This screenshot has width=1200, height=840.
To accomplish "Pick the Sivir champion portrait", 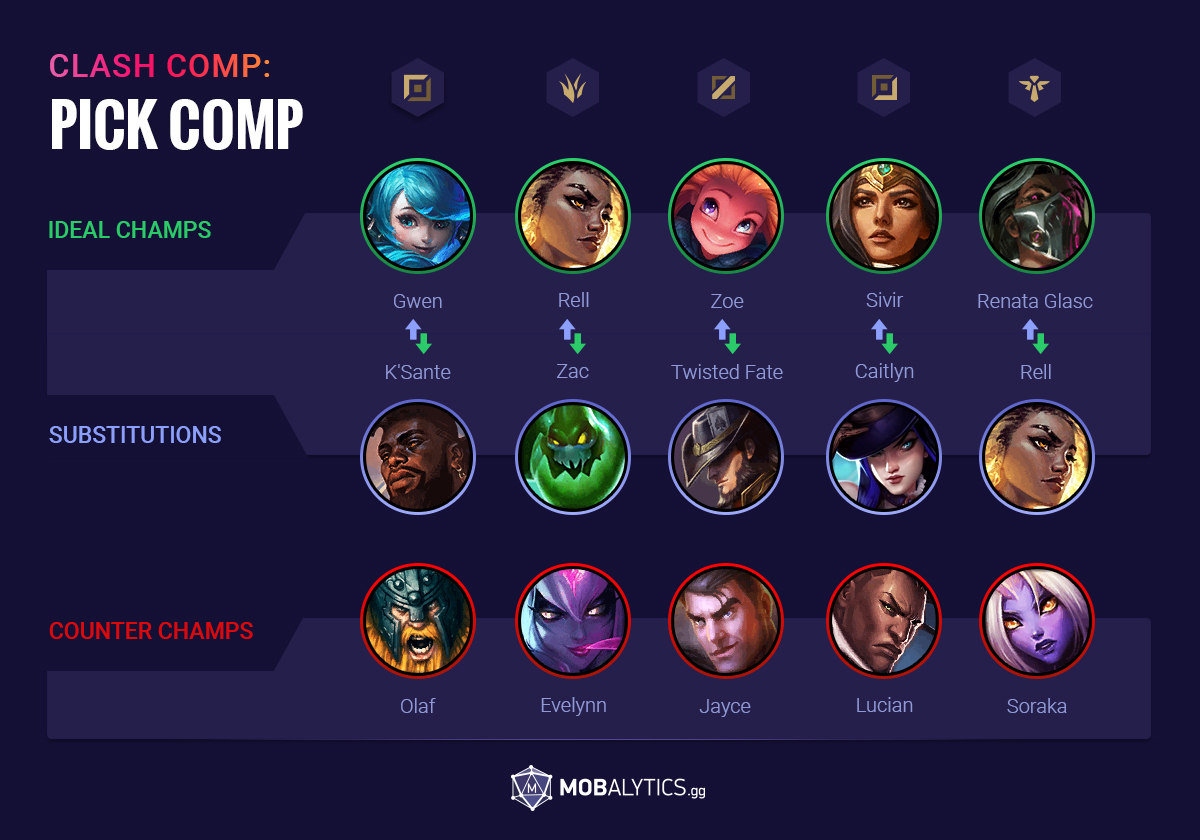I will (x=884, y=216).
